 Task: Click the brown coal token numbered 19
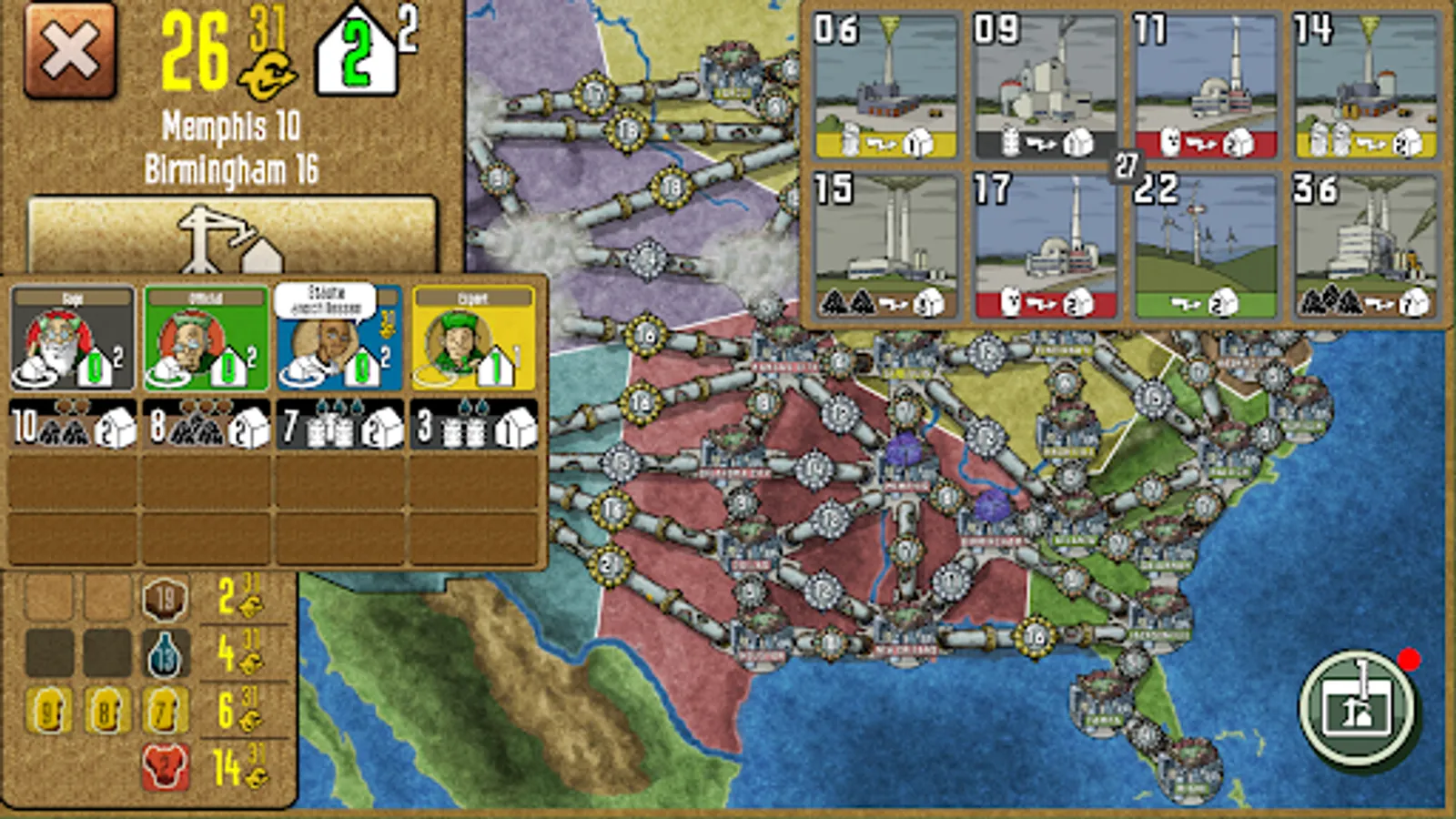[x=164, y=600]
